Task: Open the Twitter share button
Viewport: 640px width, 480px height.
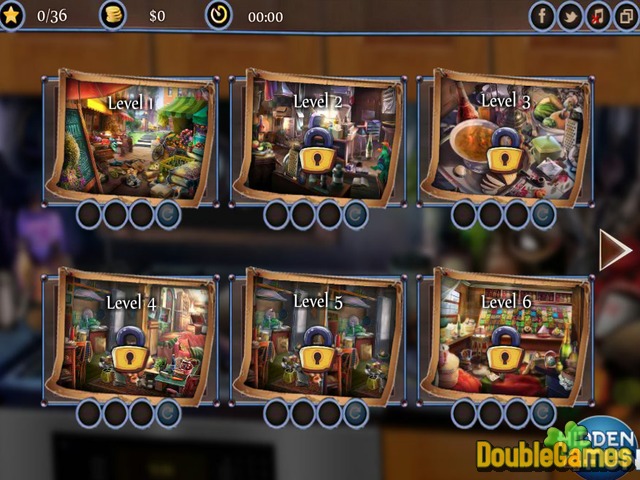Action: (x=571, y=16)
